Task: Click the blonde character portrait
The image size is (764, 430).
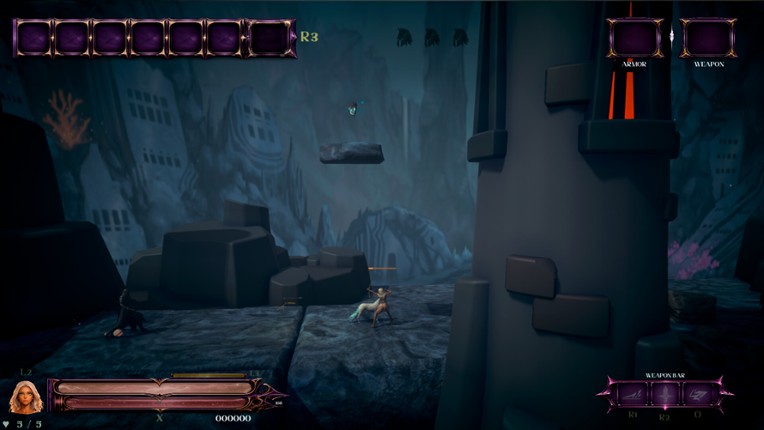Action: point(25,397)
